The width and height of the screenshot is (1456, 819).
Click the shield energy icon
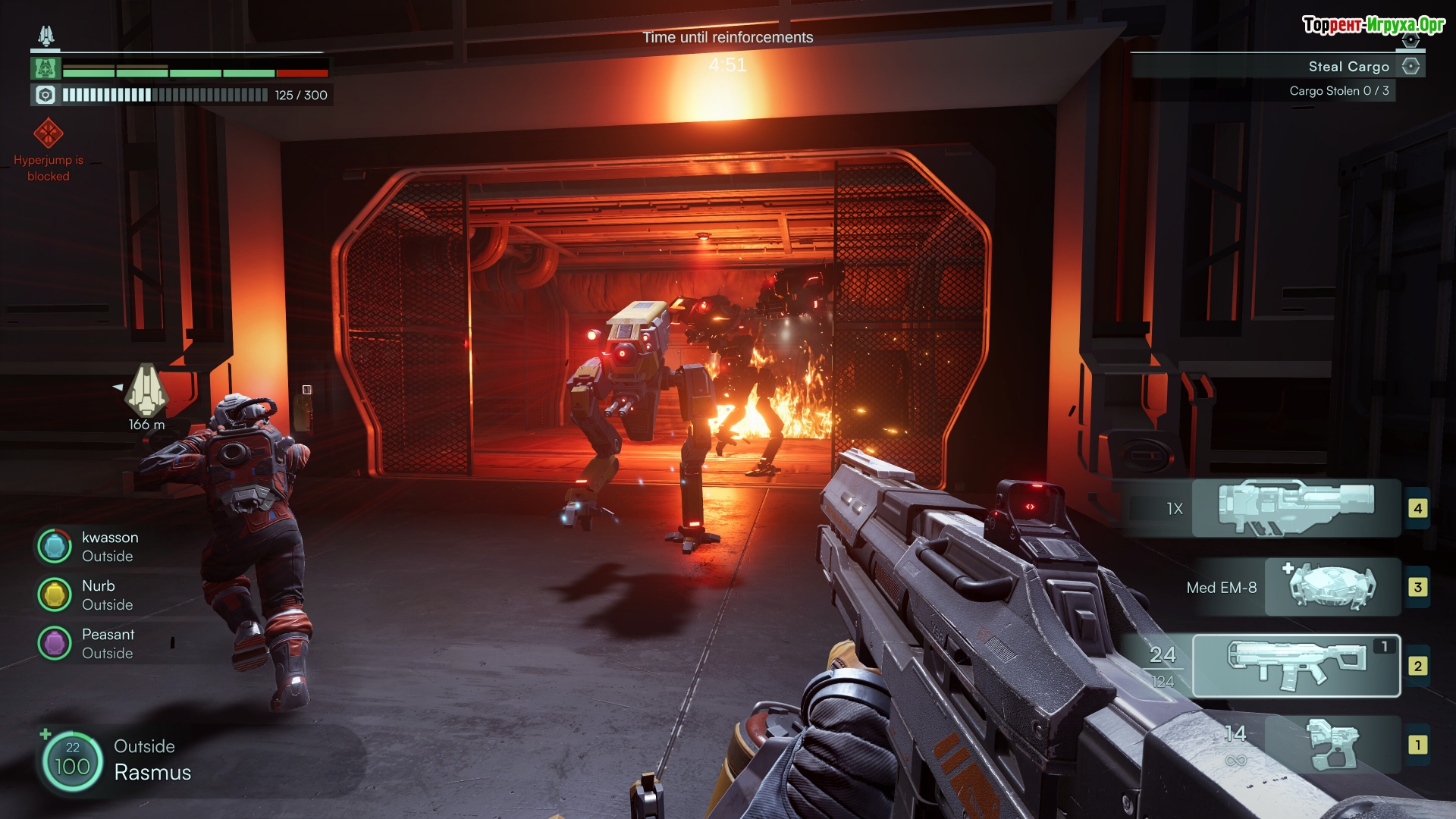[x=45, y=95]
